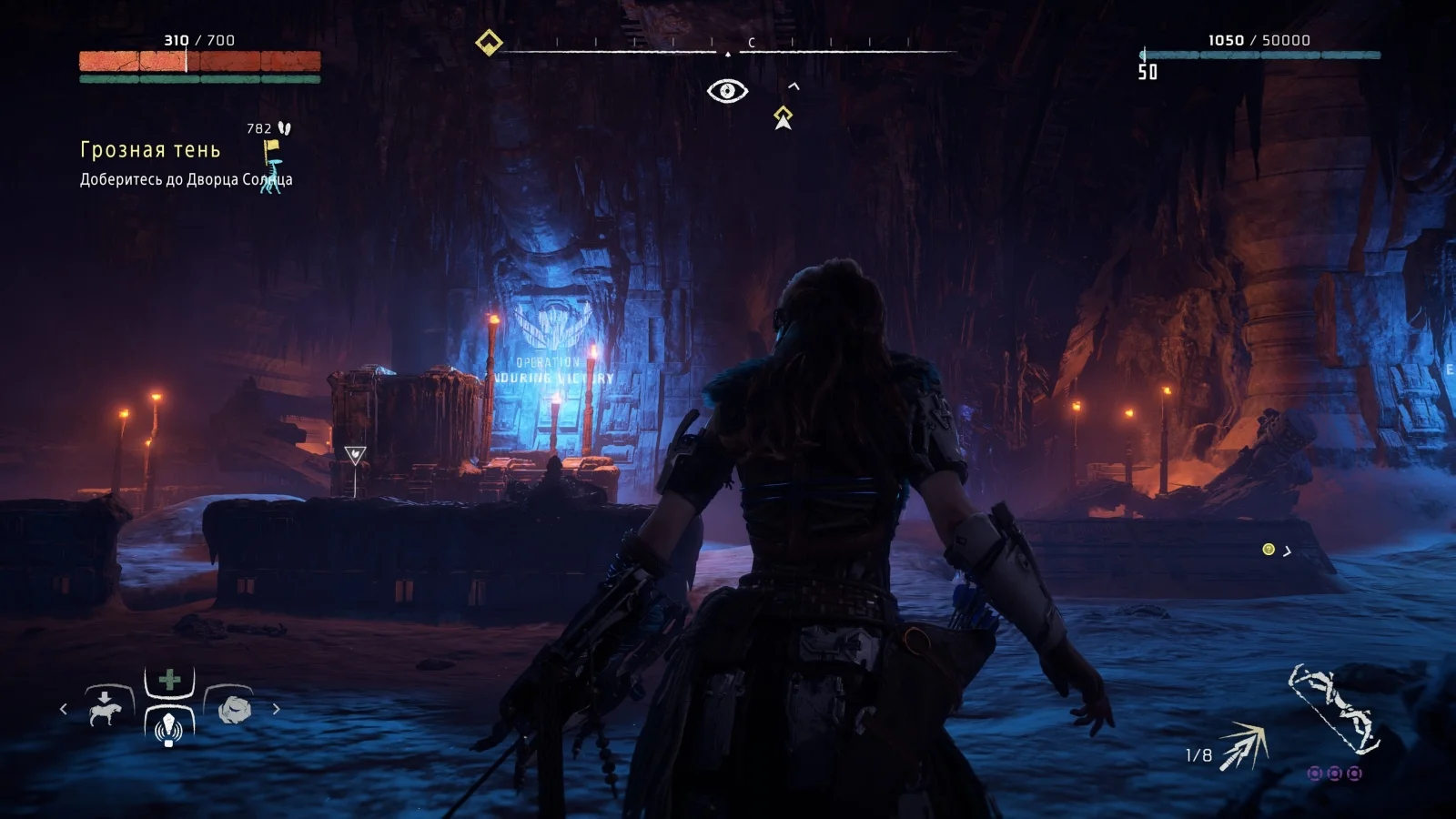
Task: Click the objective text Доберитесь до Дворца Солнца
Action: point(185,182)
